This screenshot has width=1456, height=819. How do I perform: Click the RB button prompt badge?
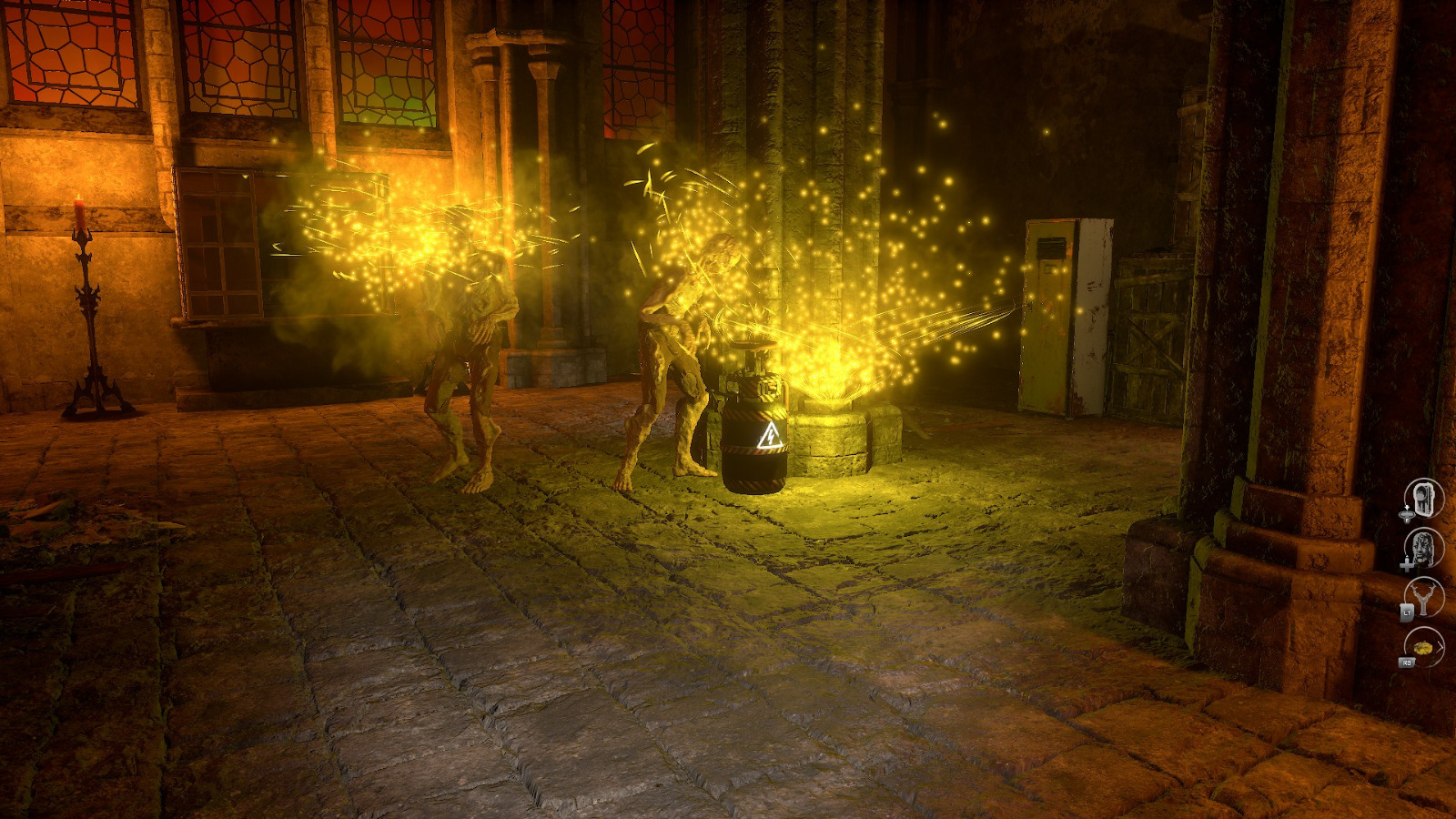tap(1409, 662)
